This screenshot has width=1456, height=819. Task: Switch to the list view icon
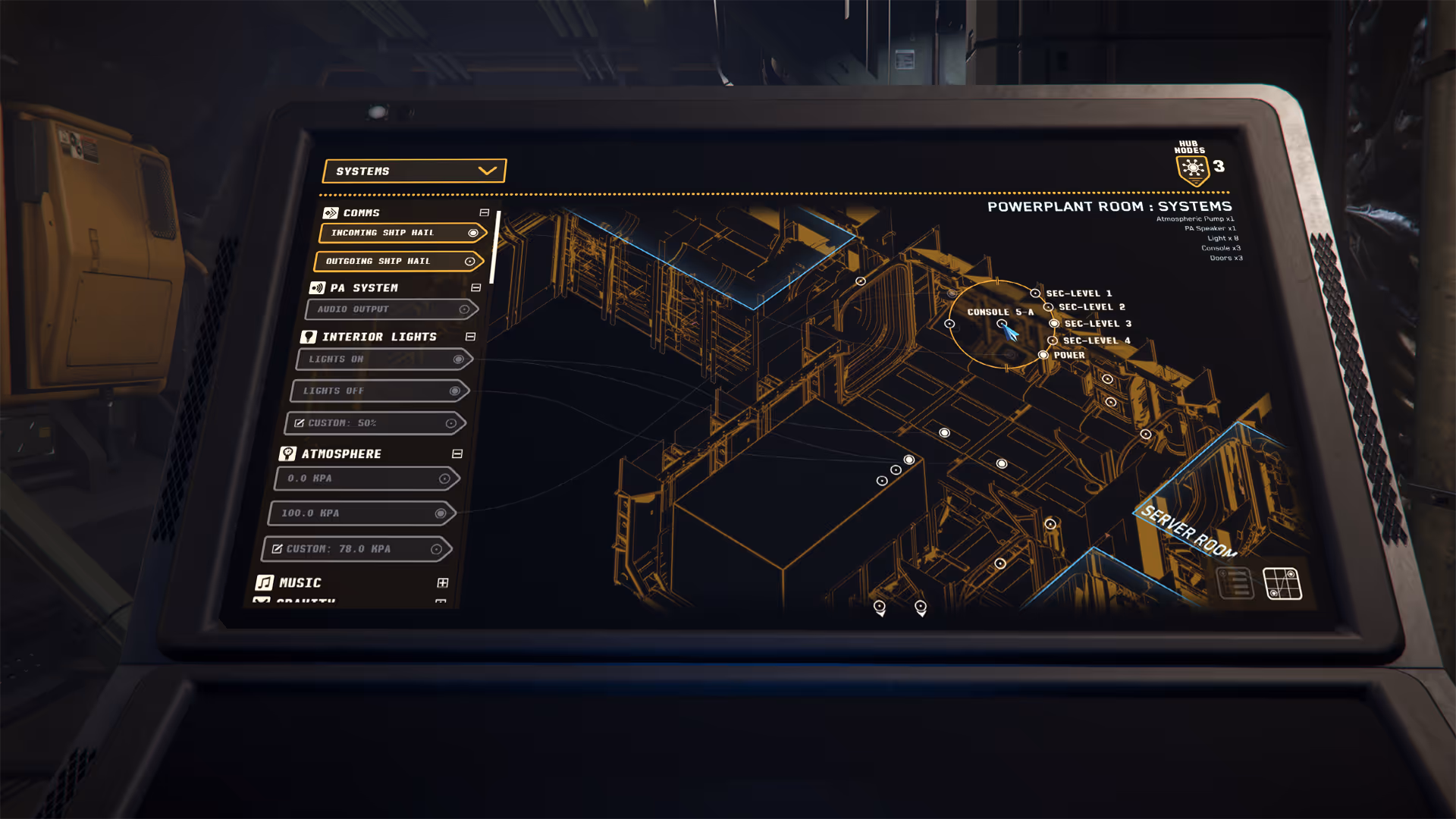(x=1235, y=583)
